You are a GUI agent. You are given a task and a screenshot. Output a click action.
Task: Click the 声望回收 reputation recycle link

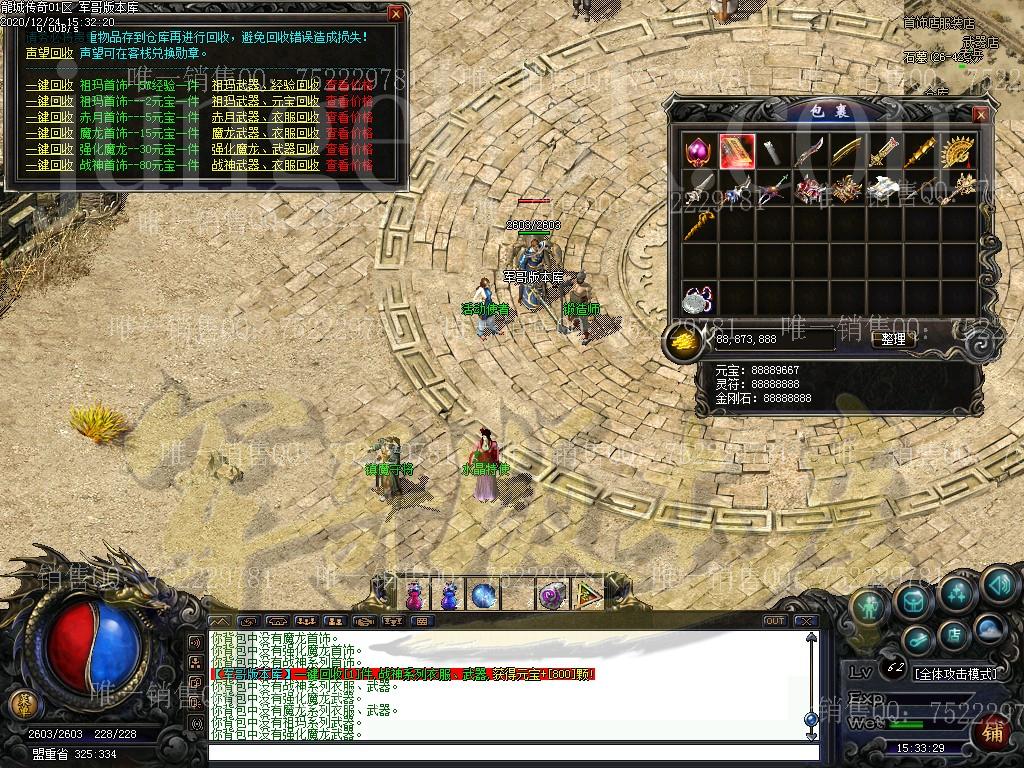(x=50, y=53)
